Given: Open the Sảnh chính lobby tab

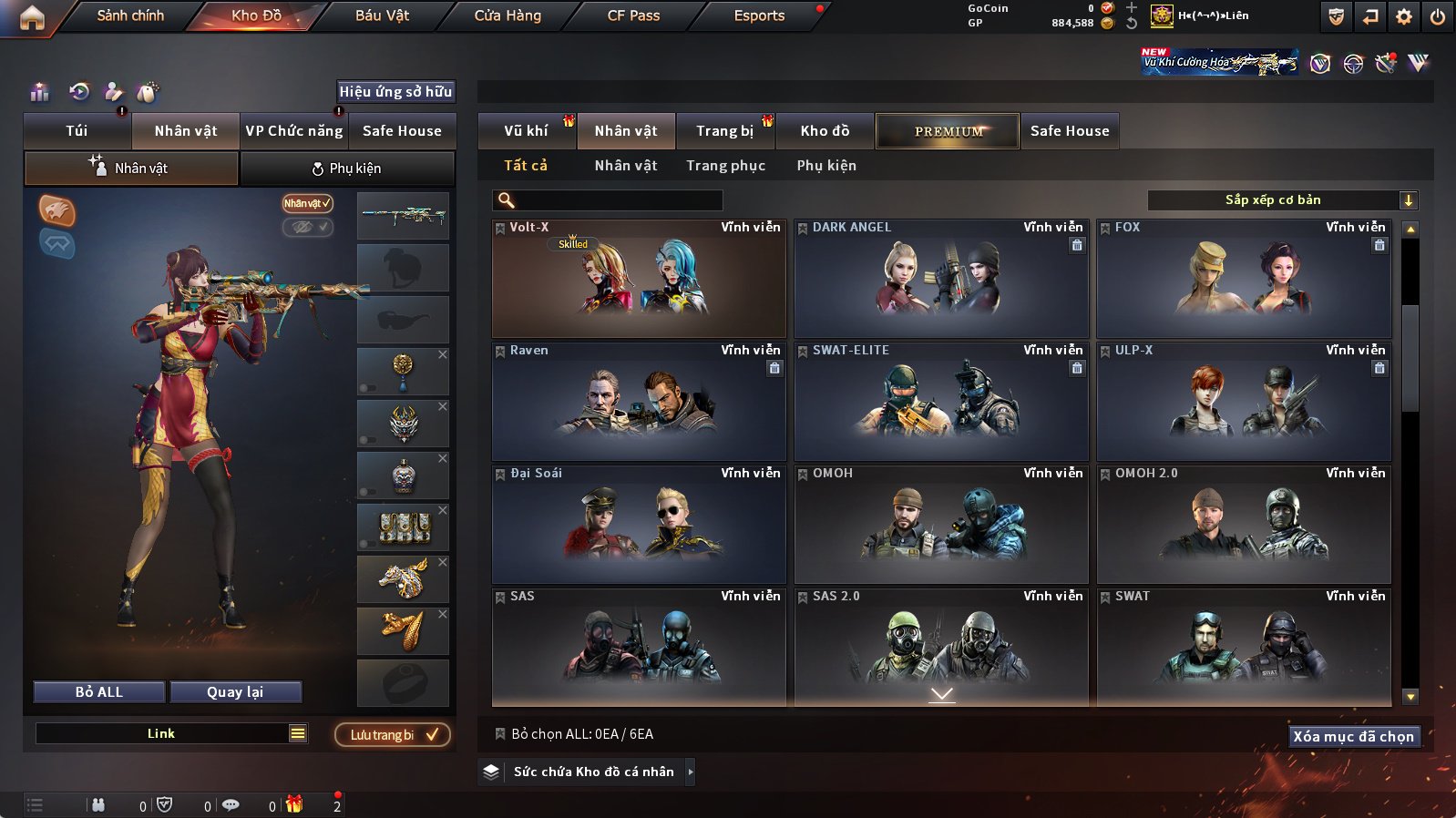Looking at the screenshot, I should click(x=130, y=15).
